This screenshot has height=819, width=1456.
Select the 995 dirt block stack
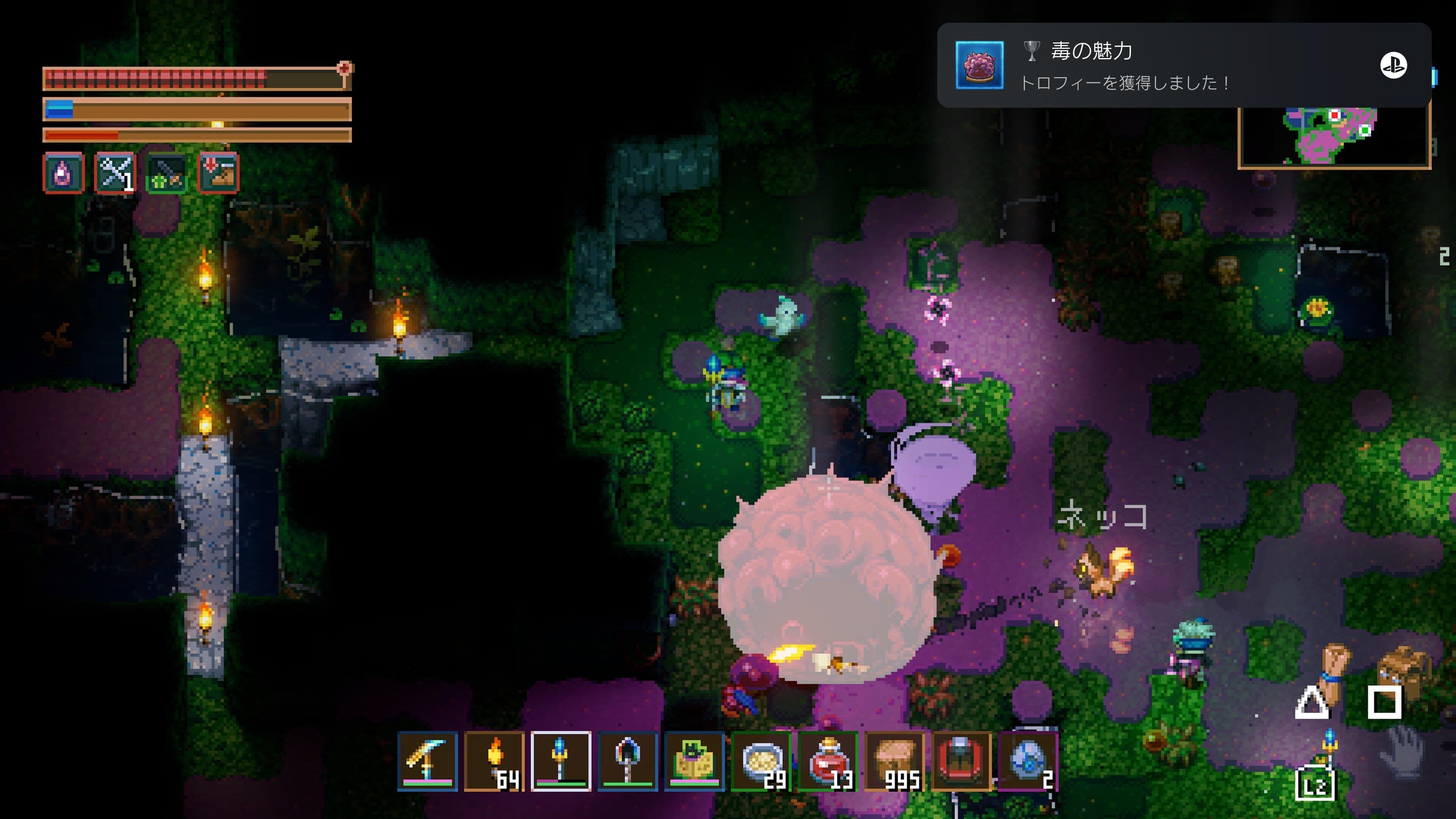coord(895,761)
